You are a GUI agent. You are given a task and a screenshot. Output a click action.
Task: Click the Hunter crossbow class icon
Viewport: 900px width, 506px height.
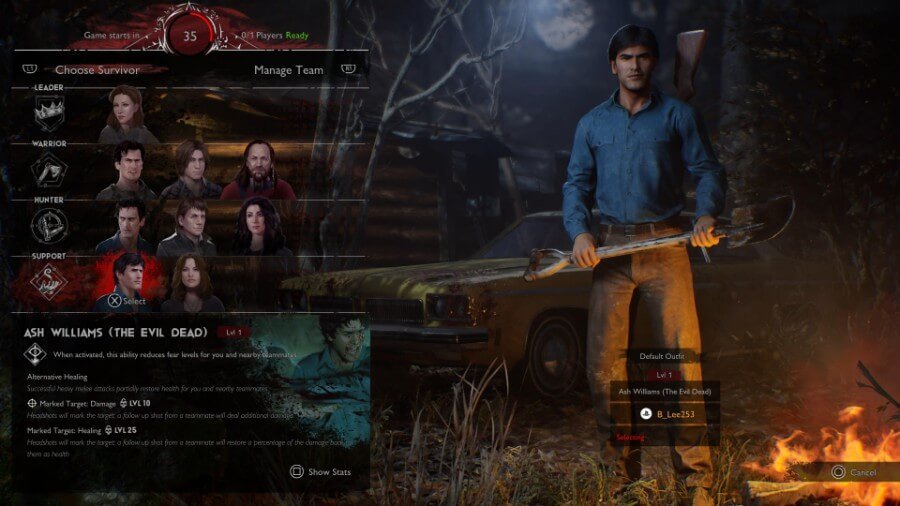point(48,226)
